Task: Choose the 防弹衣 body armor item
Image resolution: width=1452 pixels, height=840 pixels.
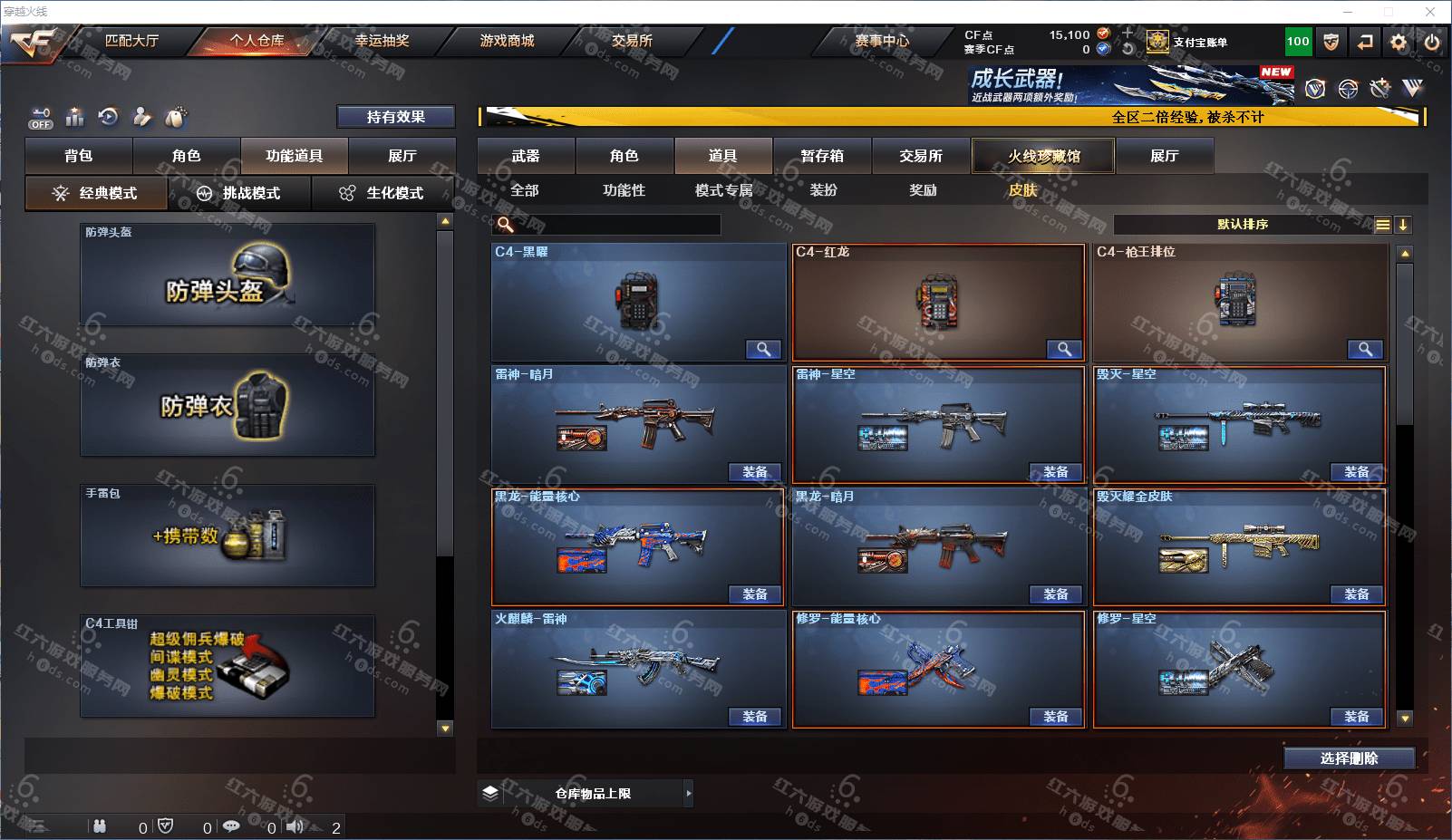Action: pos(227,405)
